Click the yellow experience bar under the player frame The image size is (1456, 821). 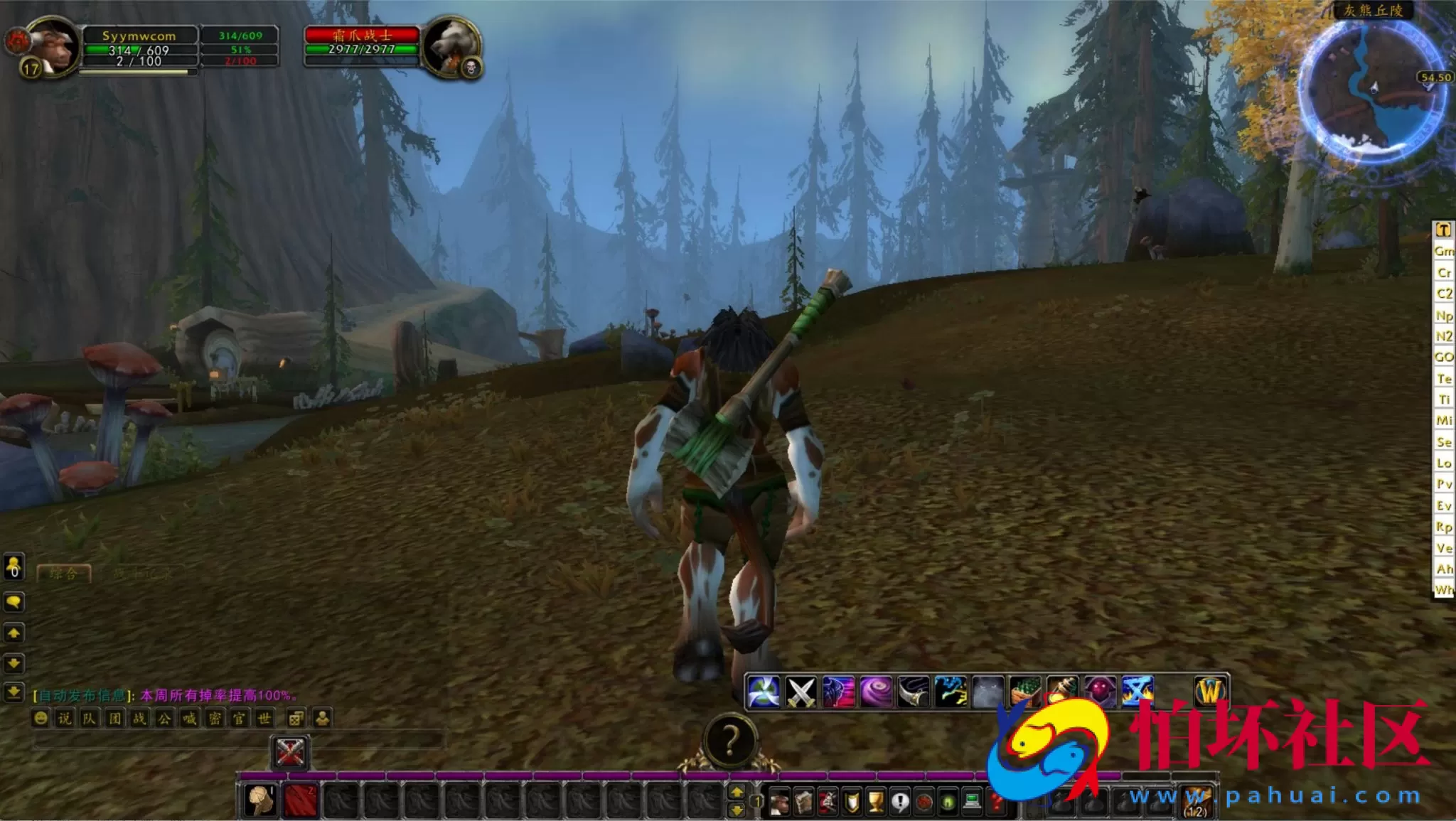click(139, 72)
